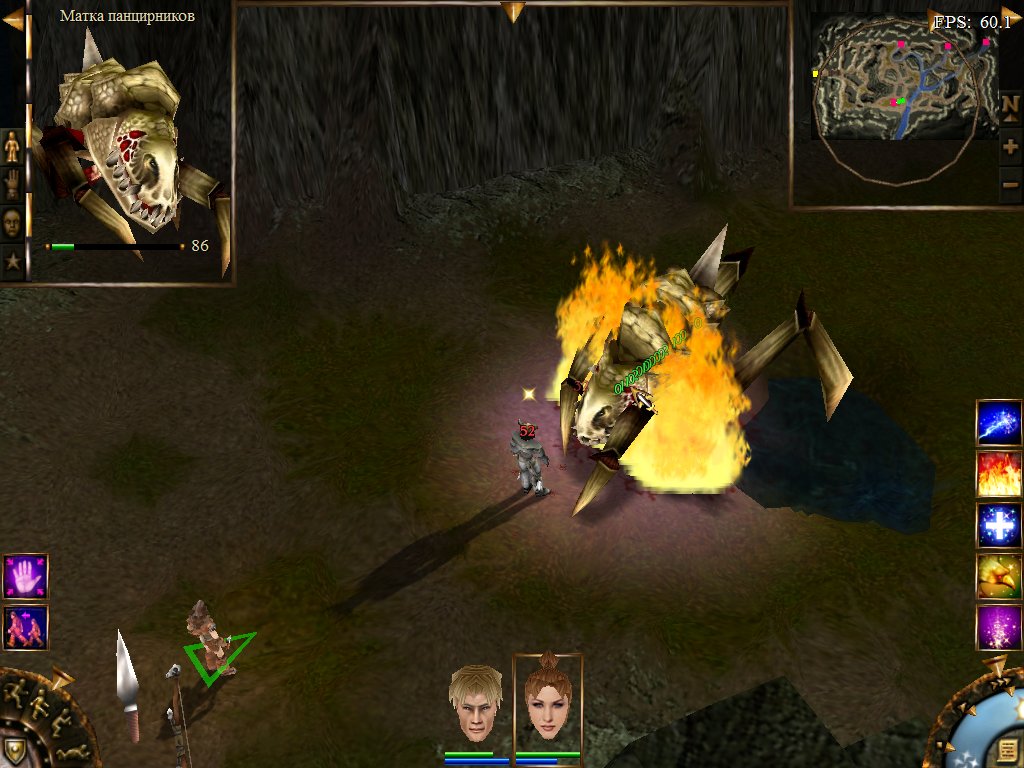Zoom out the minimap with minus button
Screen dimensions: 1024x768
(x=1010, y=184)
